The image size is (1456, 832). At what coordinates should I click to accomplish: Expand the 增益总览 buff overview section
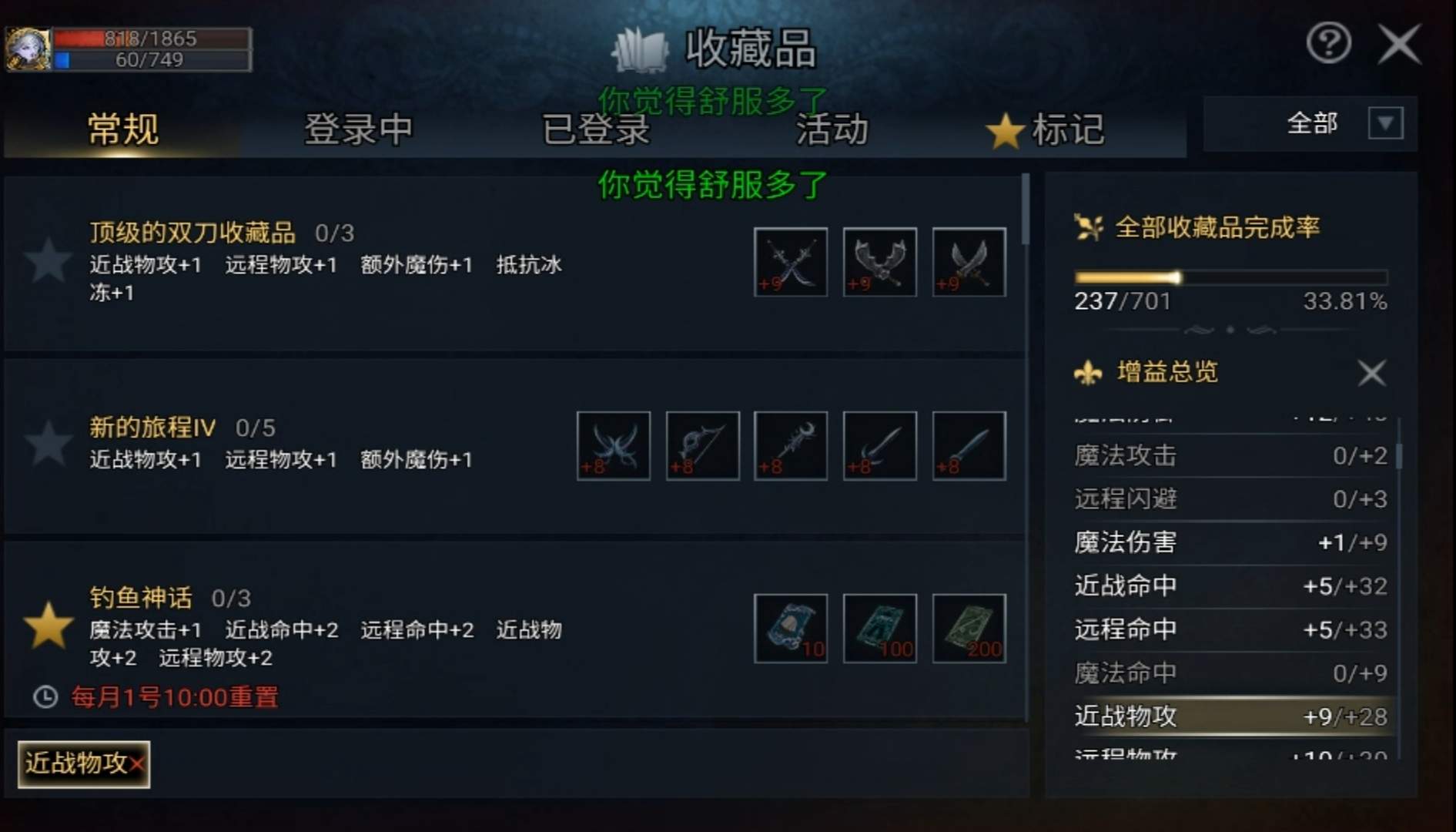click(1166, 372)
